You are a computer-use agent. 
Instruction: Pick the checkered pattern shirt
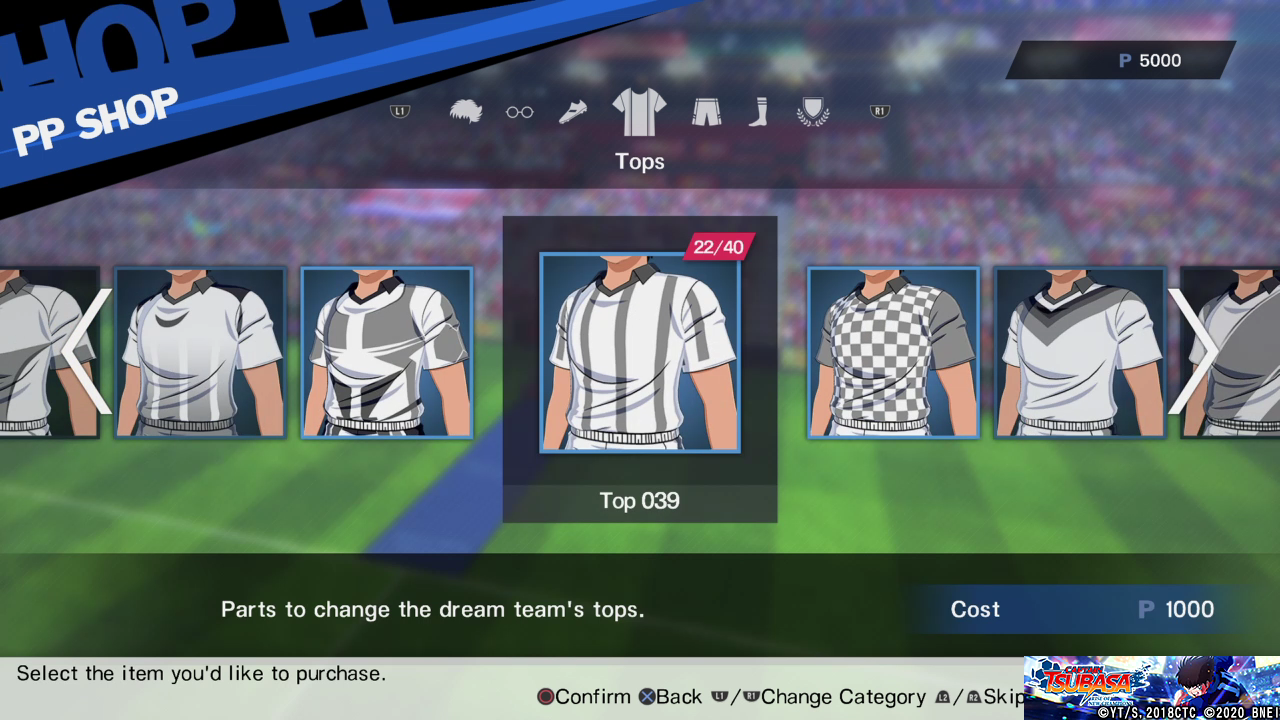coord(893,352)
